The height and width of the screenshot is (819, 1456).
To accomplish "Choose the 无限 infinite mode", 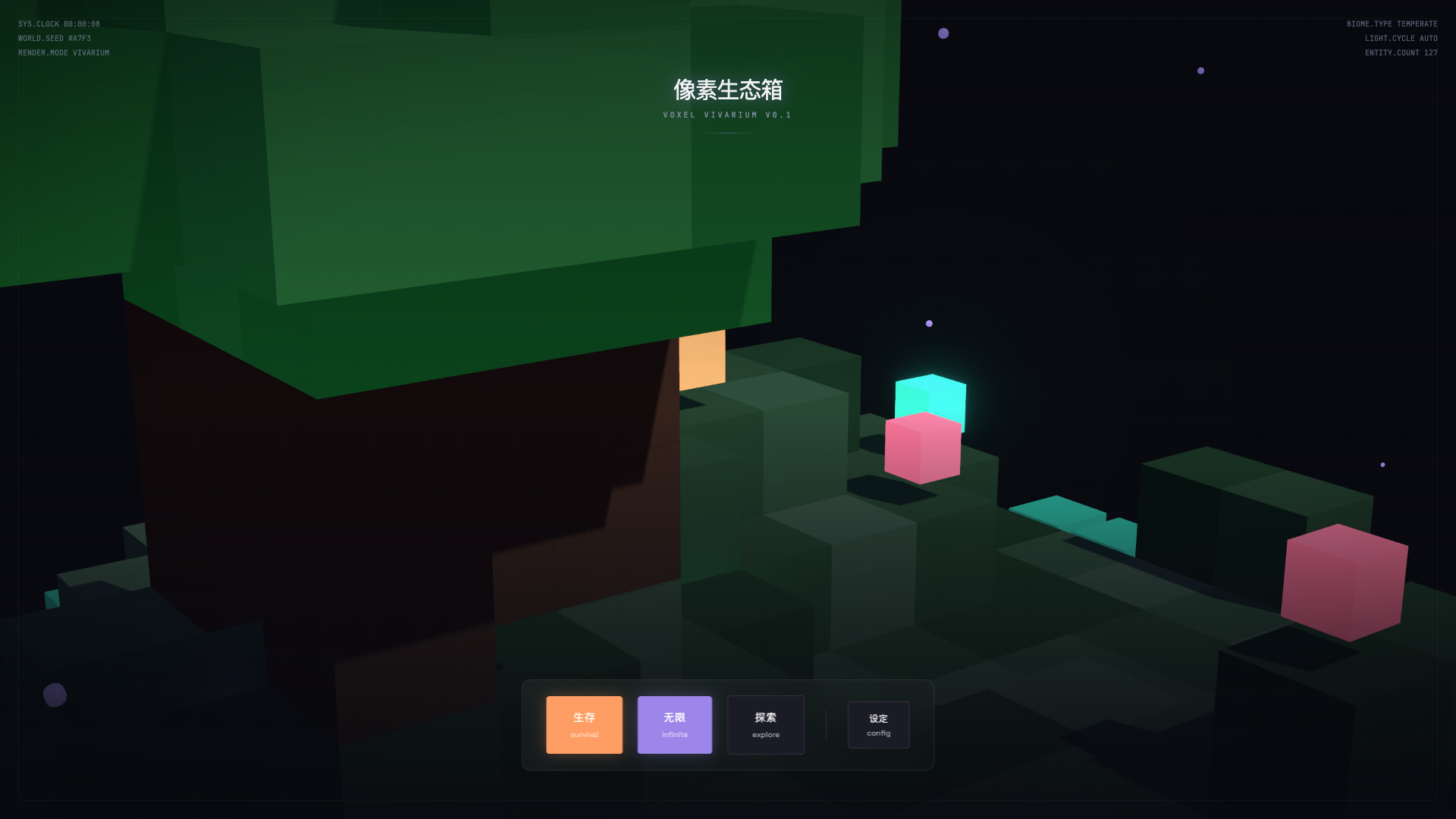I will pos(674,724).
